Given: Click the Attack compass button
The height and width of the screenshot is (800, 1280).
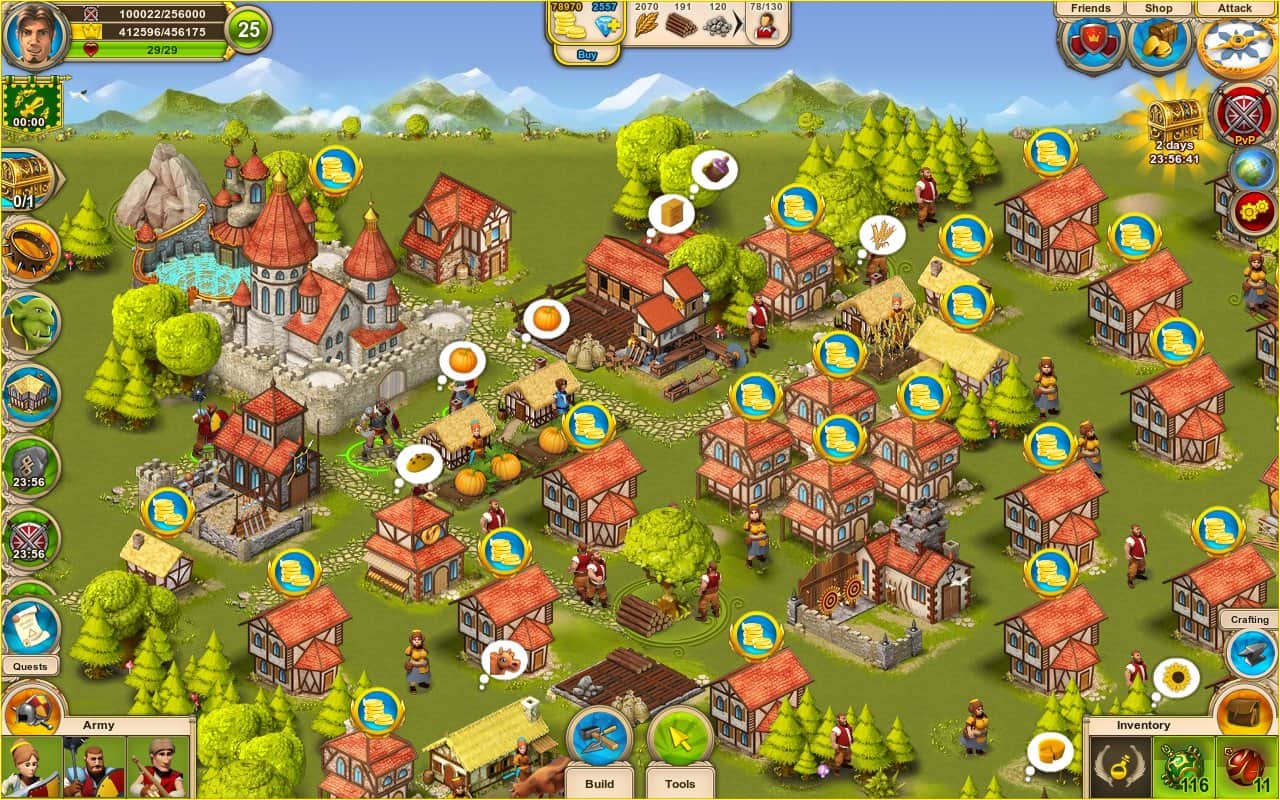Looking at the screenshot, I should tap(1234, 44).
